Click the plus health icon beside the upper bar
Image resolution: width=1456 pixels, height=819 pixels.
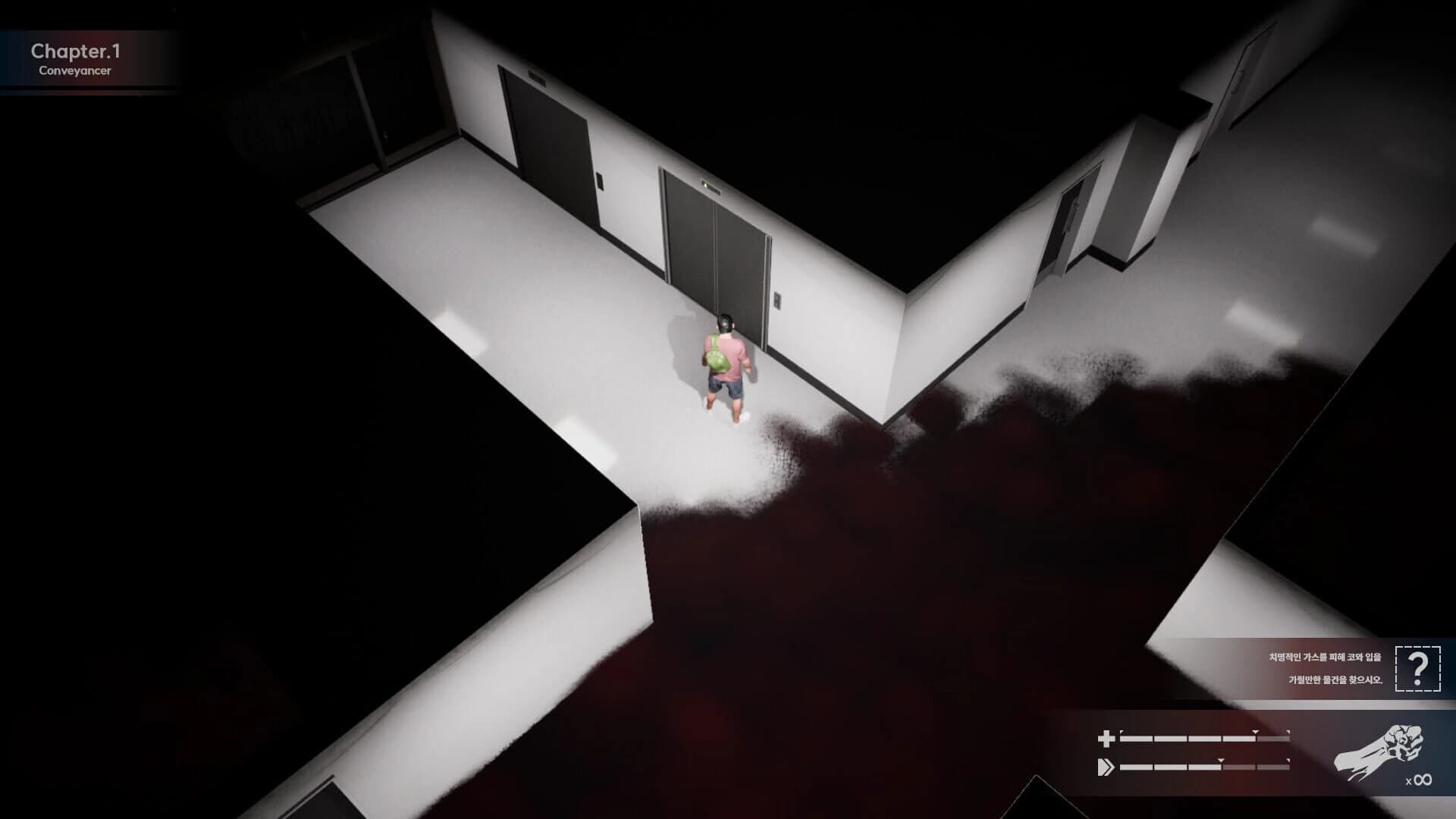click(x=1107, y=737)
